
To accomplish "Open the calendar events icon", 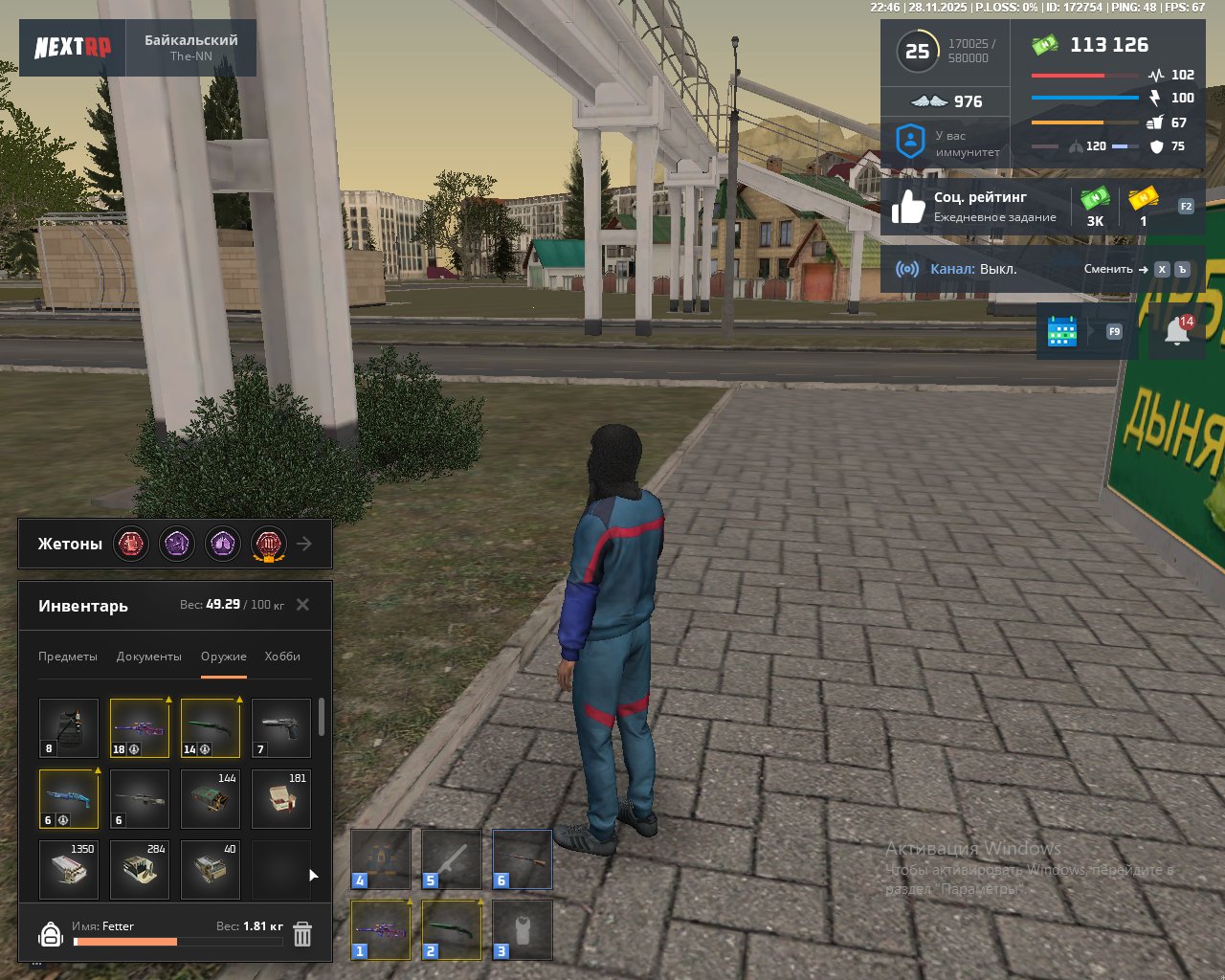I will click(1062, 331).
